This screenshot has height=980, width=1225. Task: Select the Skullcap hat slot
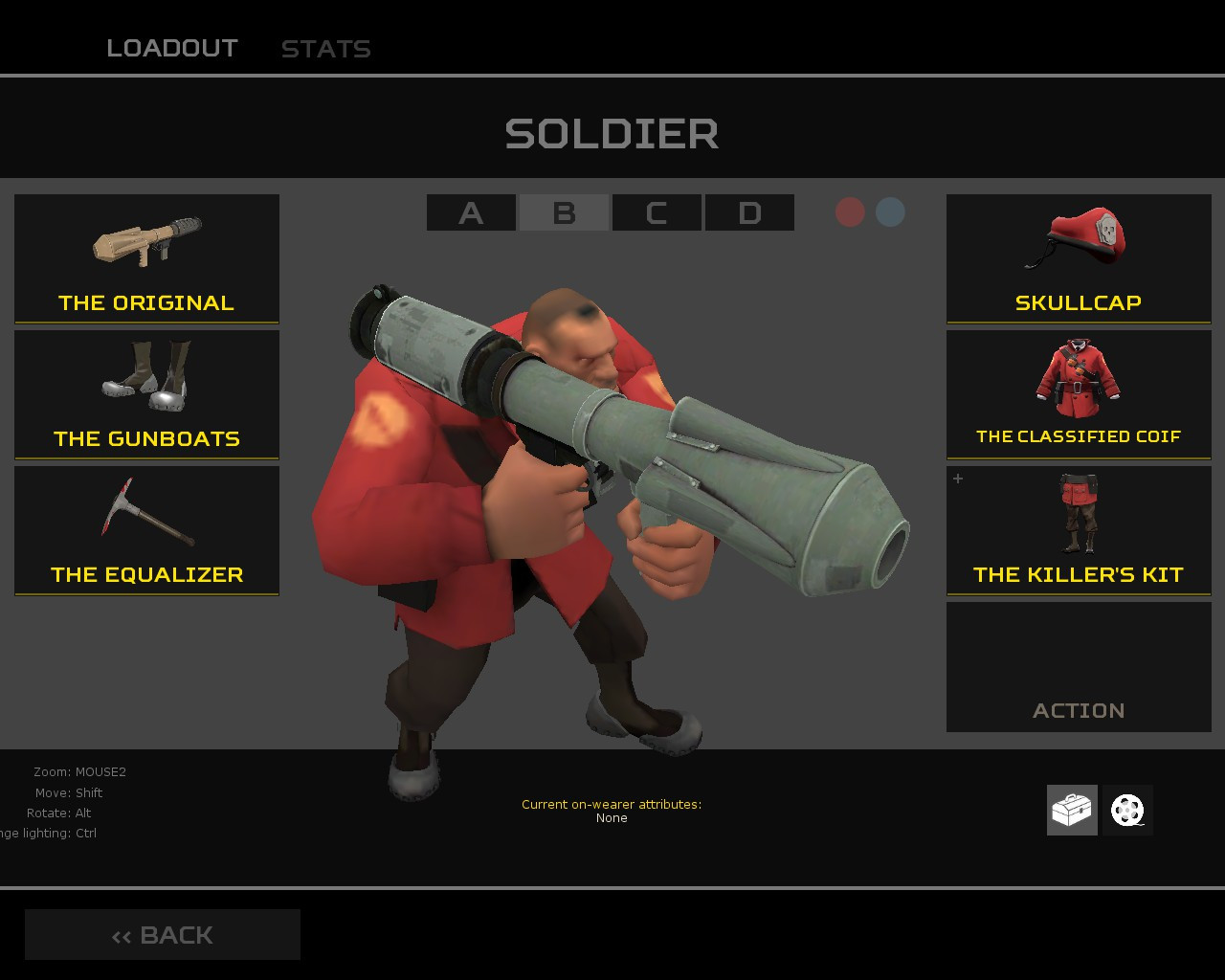(1079, 258)
